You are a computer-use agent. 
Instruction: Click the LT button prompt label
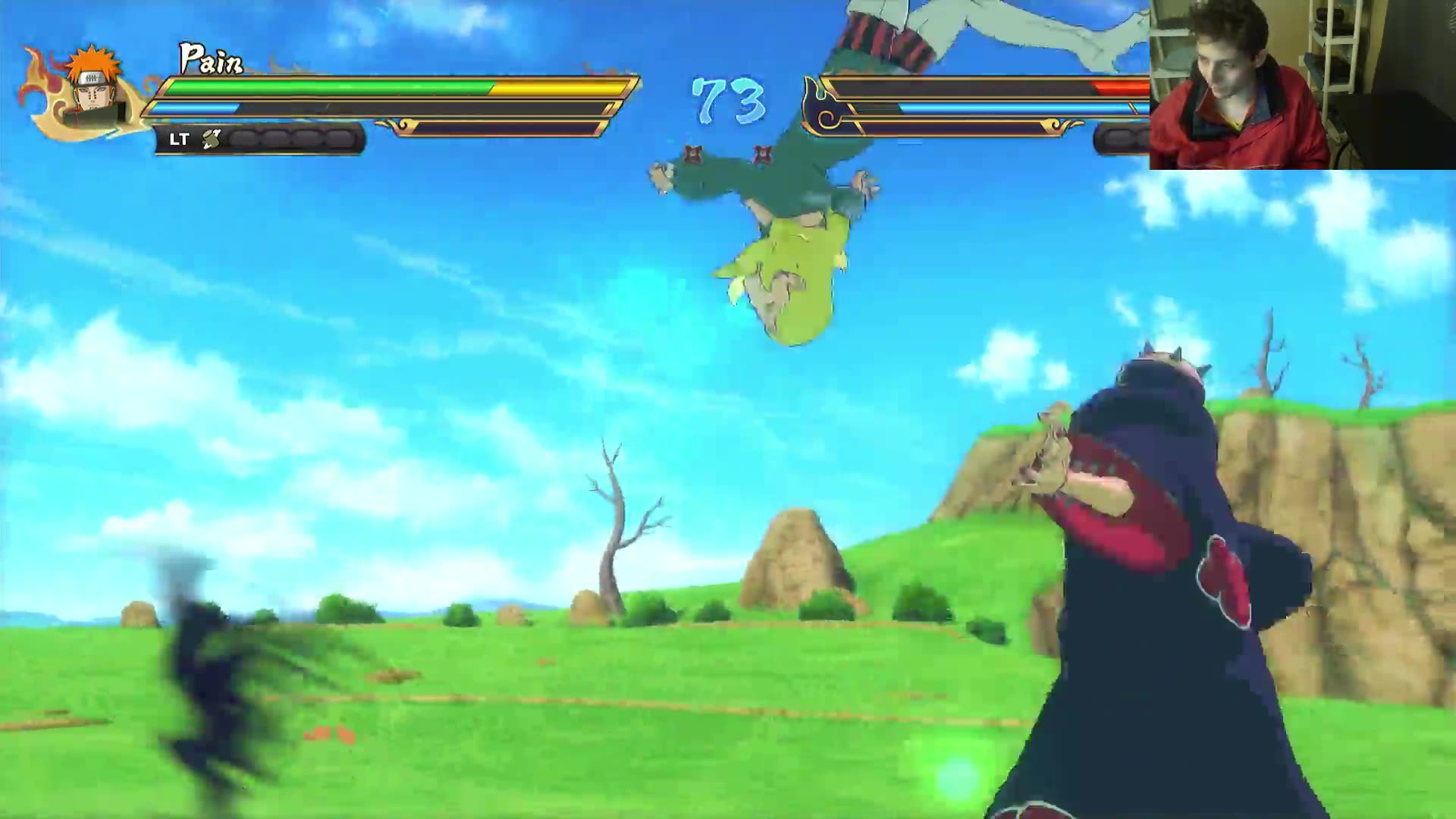(x=180, y=139)
